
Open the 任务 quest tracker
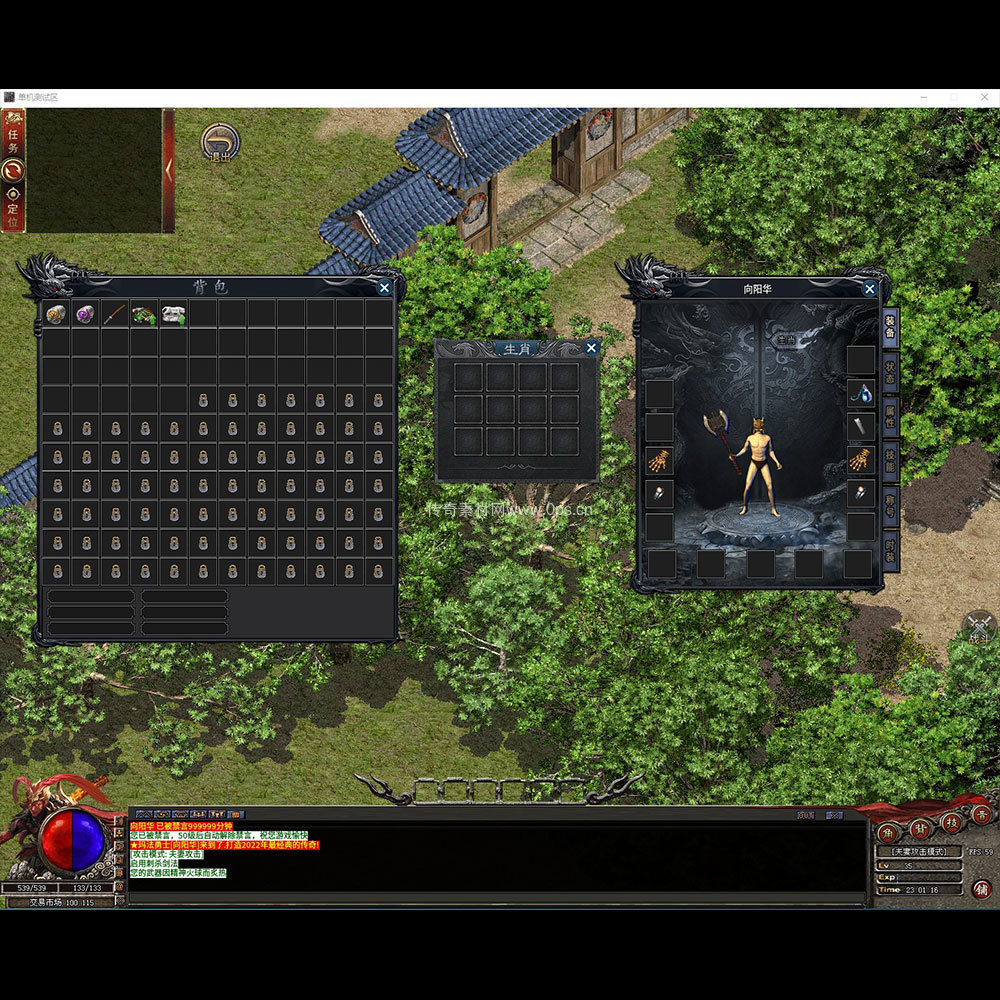point(13,134)
